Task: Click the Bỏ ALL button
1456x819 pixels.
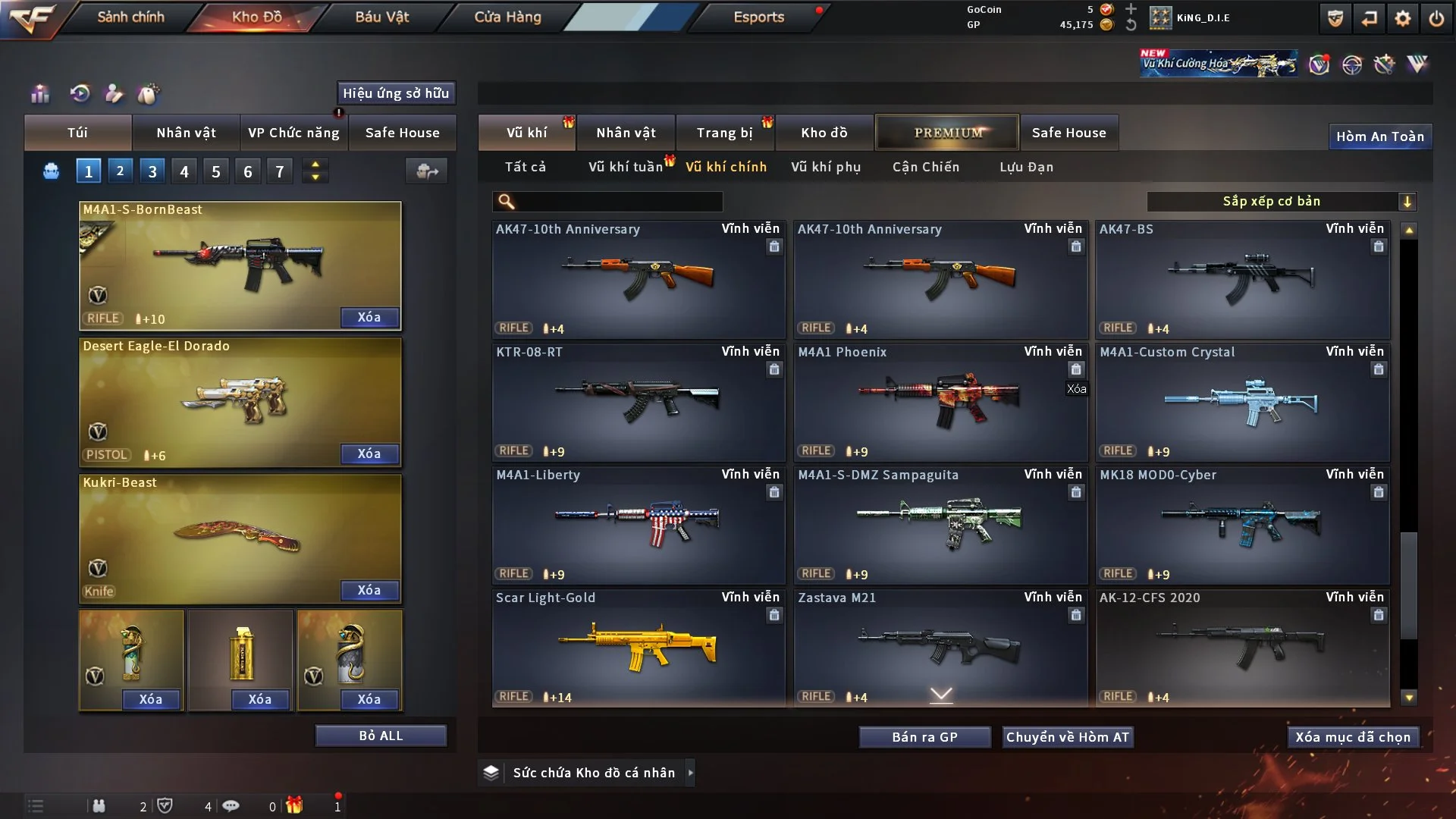Action: coord(381,736)
